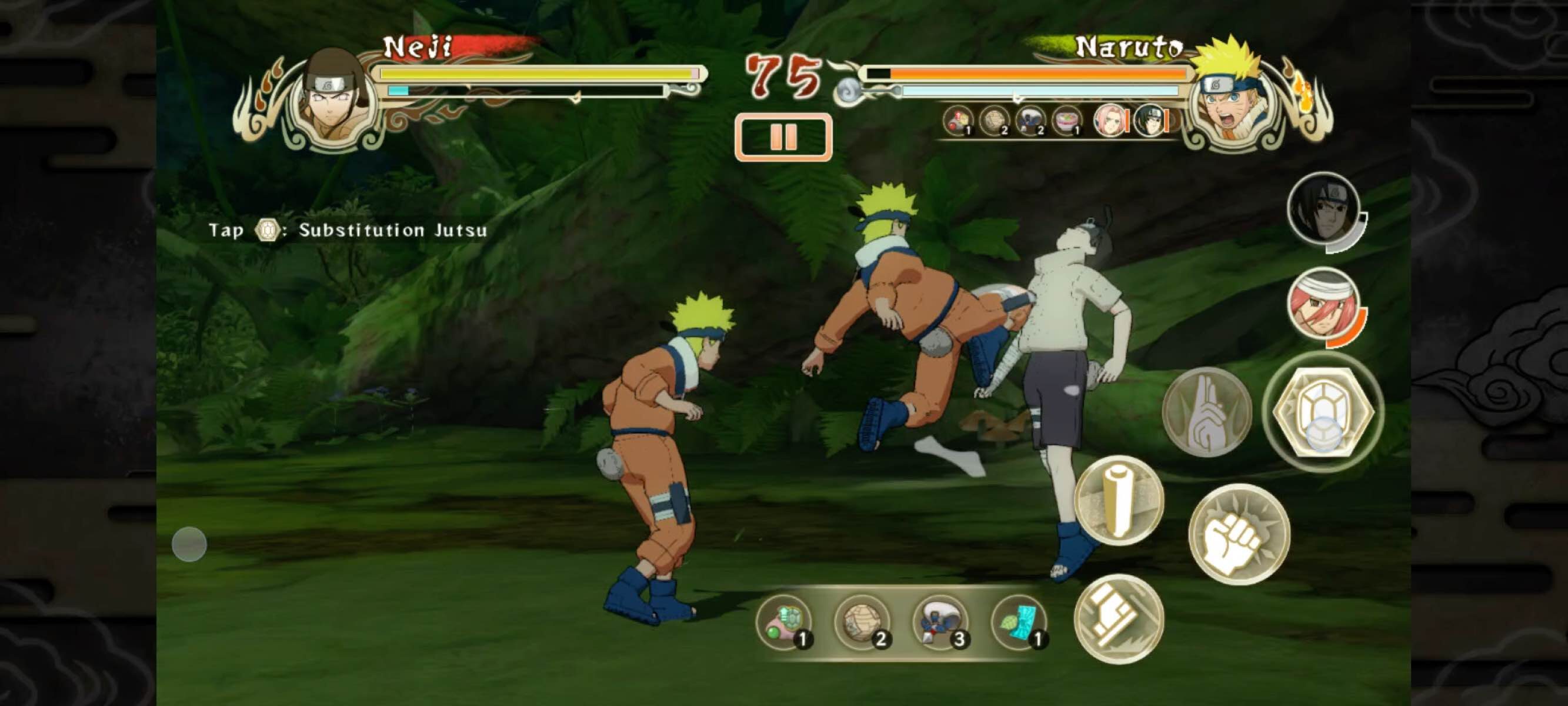Screen dimensions: 1568x706
Task: Attack using the fist button
Action: (1239, 534)
